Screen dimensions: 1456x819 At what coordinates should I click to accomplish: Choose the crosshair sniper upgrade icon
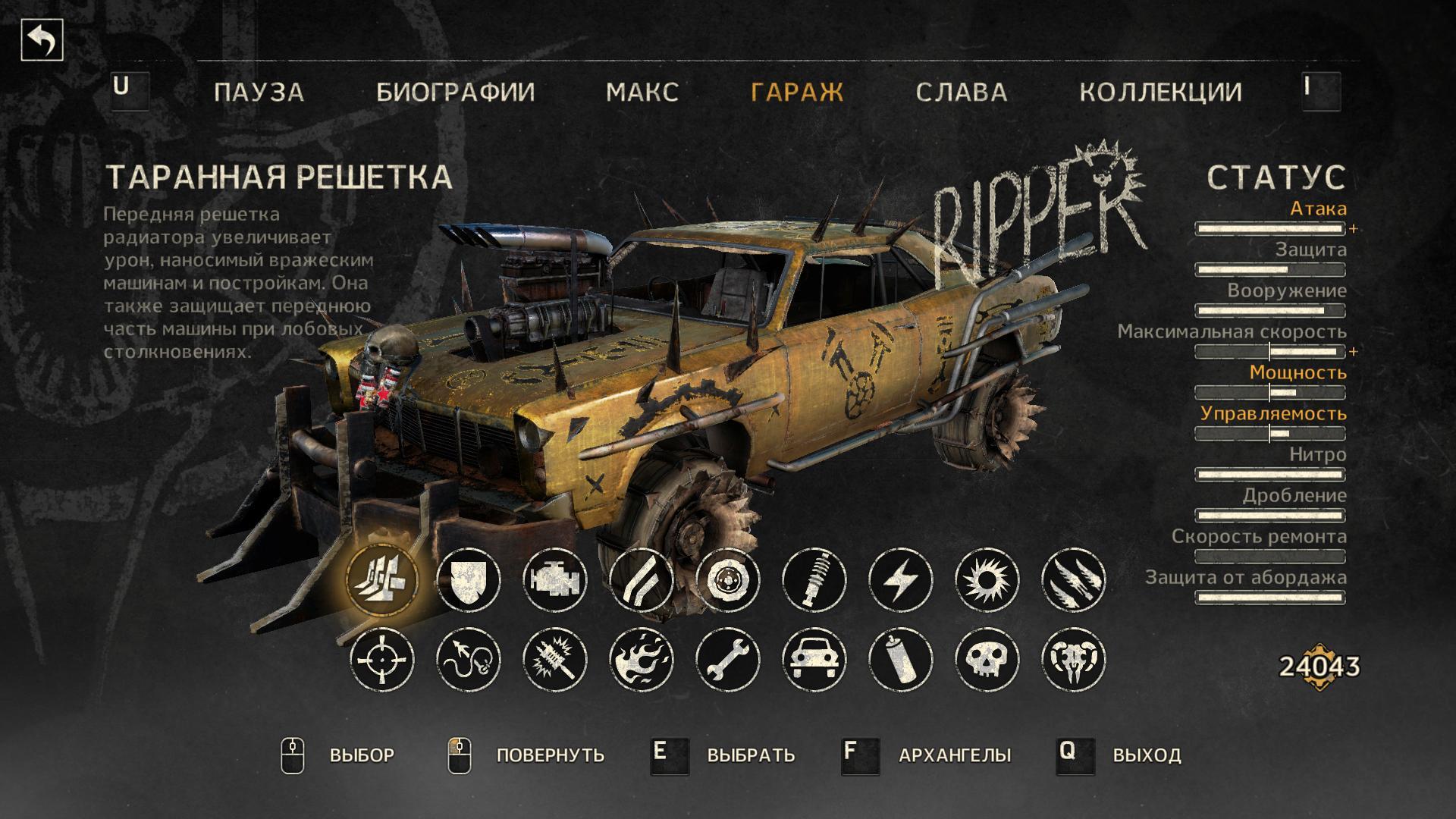pos(382,659)
